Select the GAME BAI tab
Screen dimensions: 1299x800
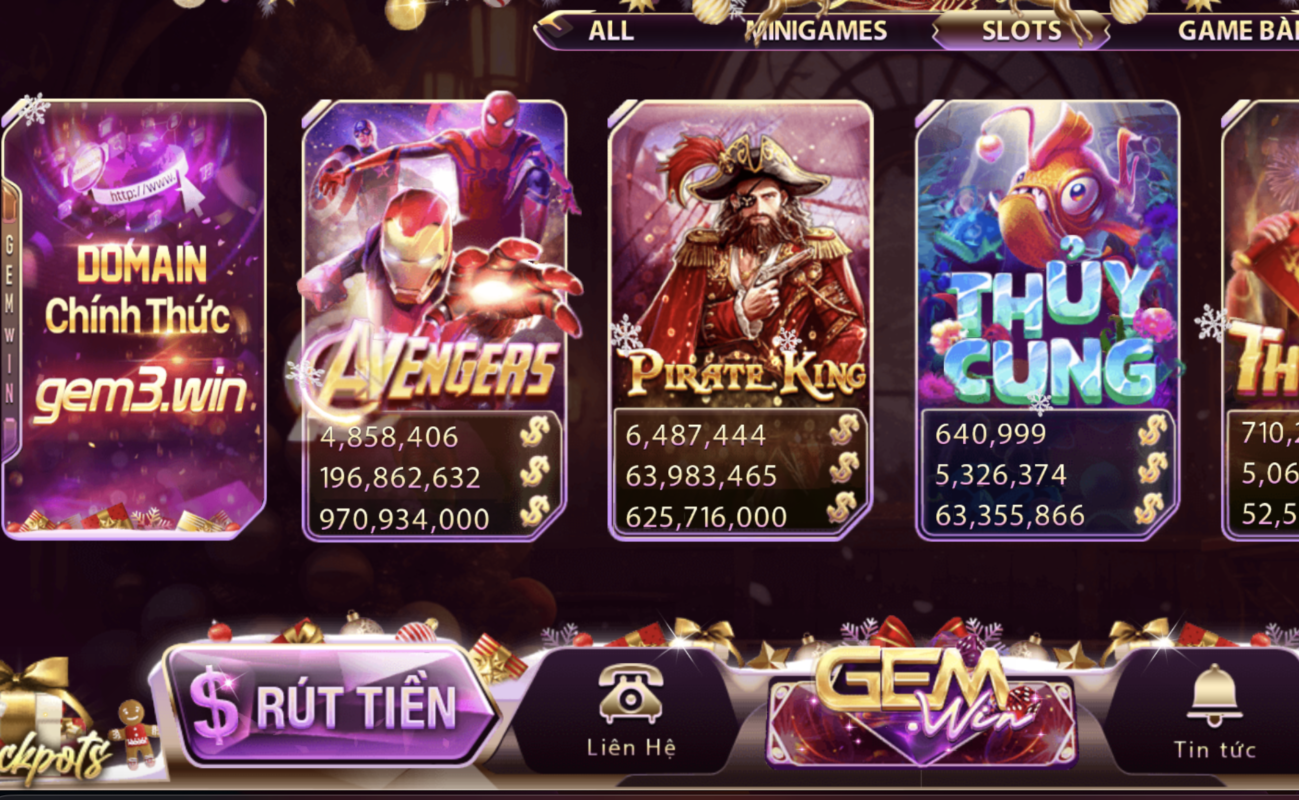click(x=1240, y=30)
